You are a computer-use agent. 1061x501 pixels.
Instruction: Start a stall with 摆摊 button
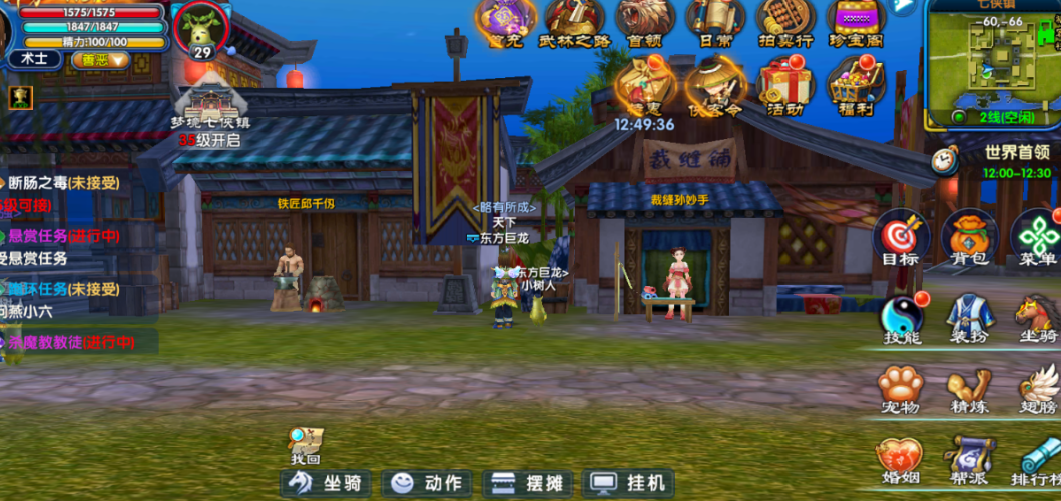pyautogui.click(x=528, y=483)
